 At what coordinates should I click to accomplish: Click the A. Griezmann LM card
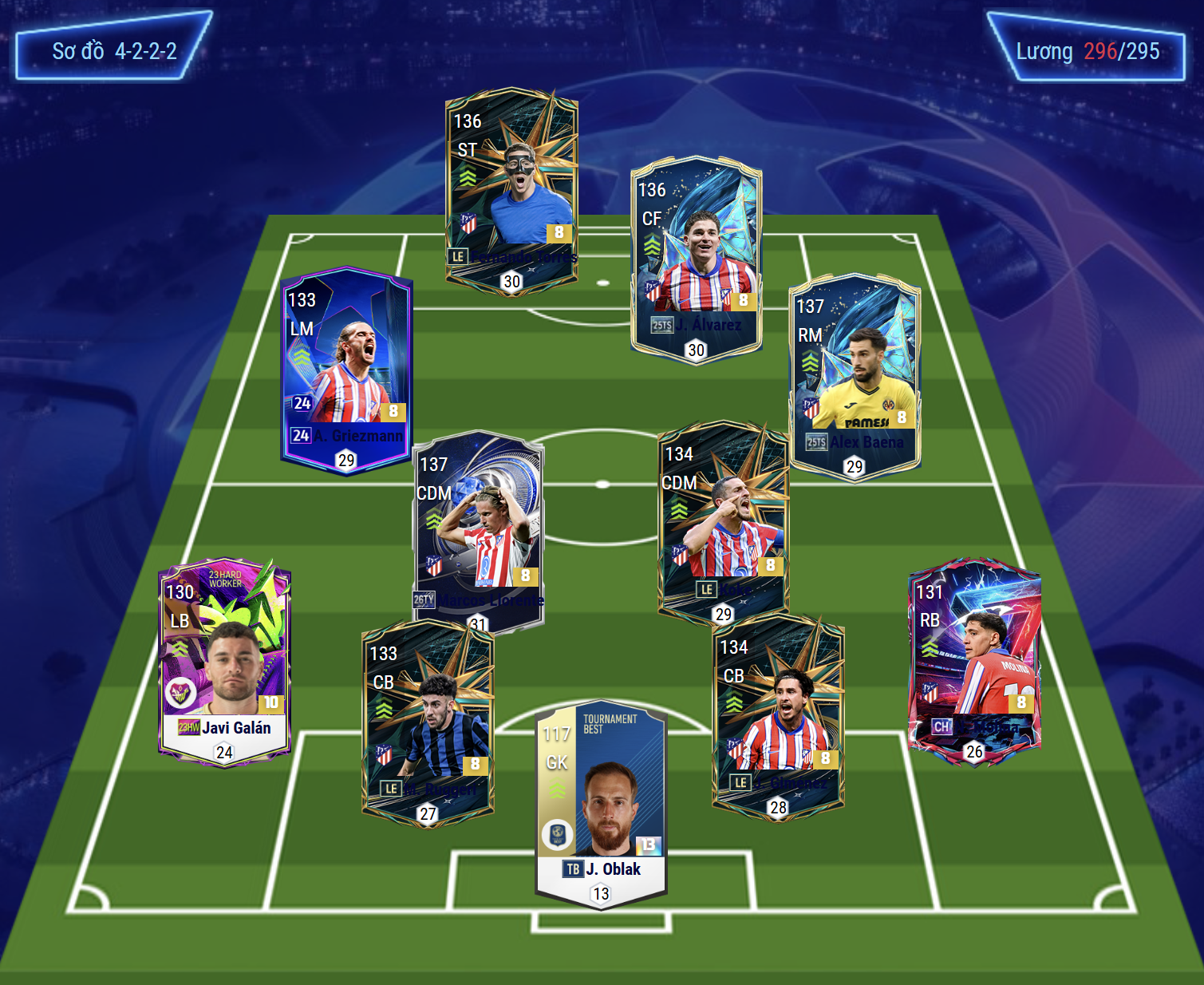tap(346, 370)
